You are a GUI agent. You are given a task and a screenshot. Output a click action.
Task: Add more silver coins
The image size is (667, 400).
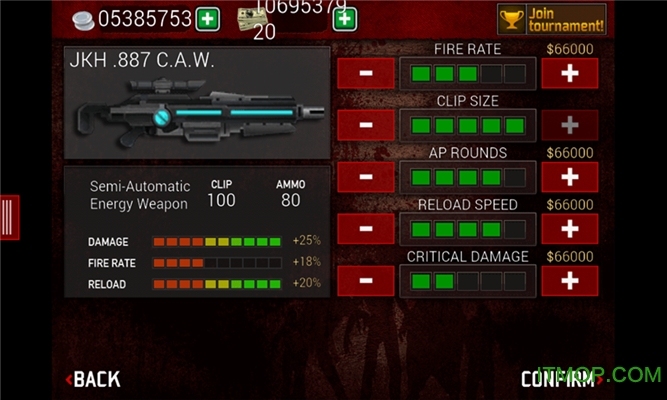tap(208, 19)
